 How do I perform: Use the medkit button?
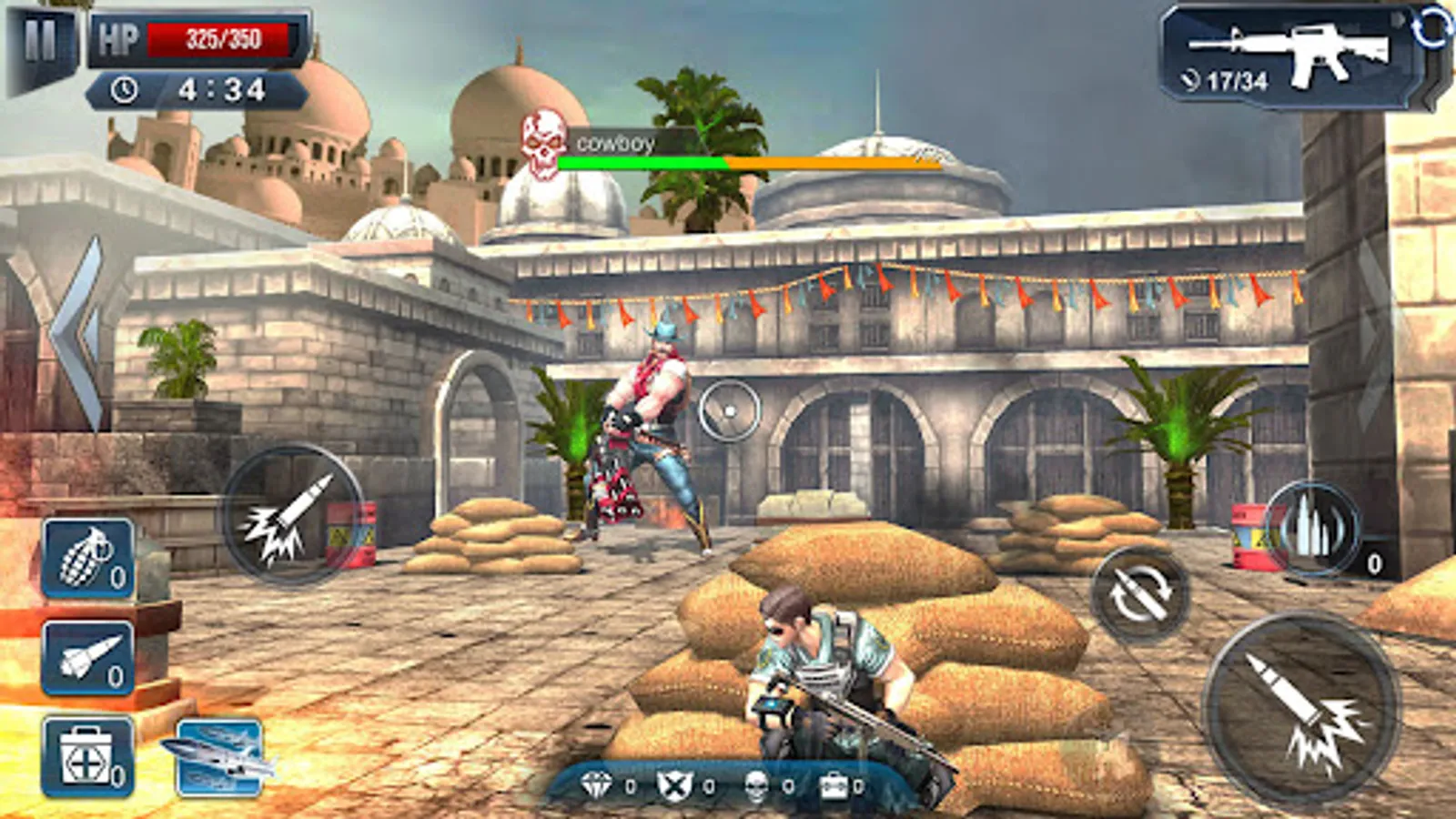pyautogui.click(x=88, y=757)
